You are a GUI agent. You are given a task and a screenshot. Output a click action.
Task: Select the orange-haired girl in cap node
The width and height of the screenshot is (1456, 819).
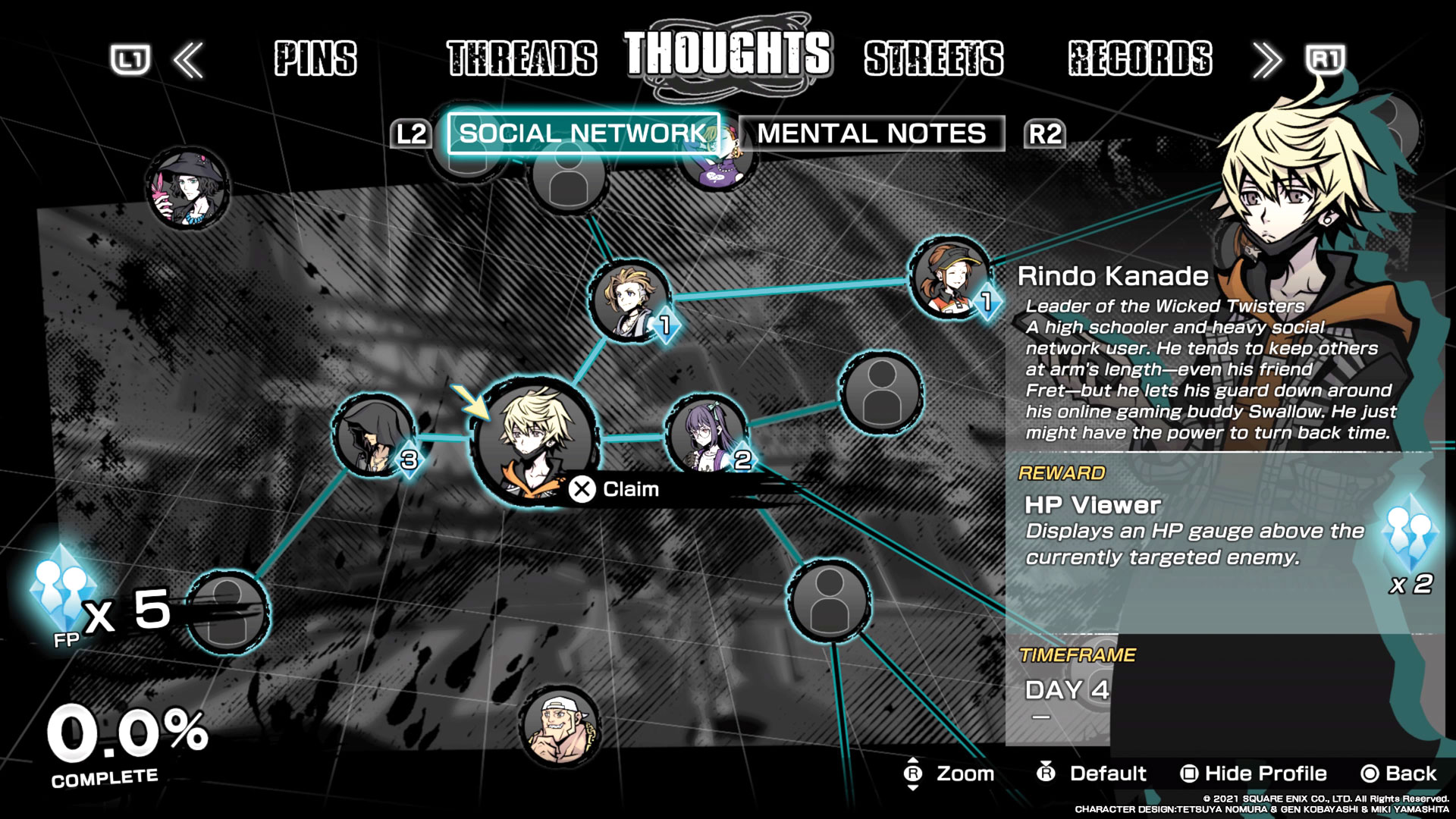(x=949, y=278)
